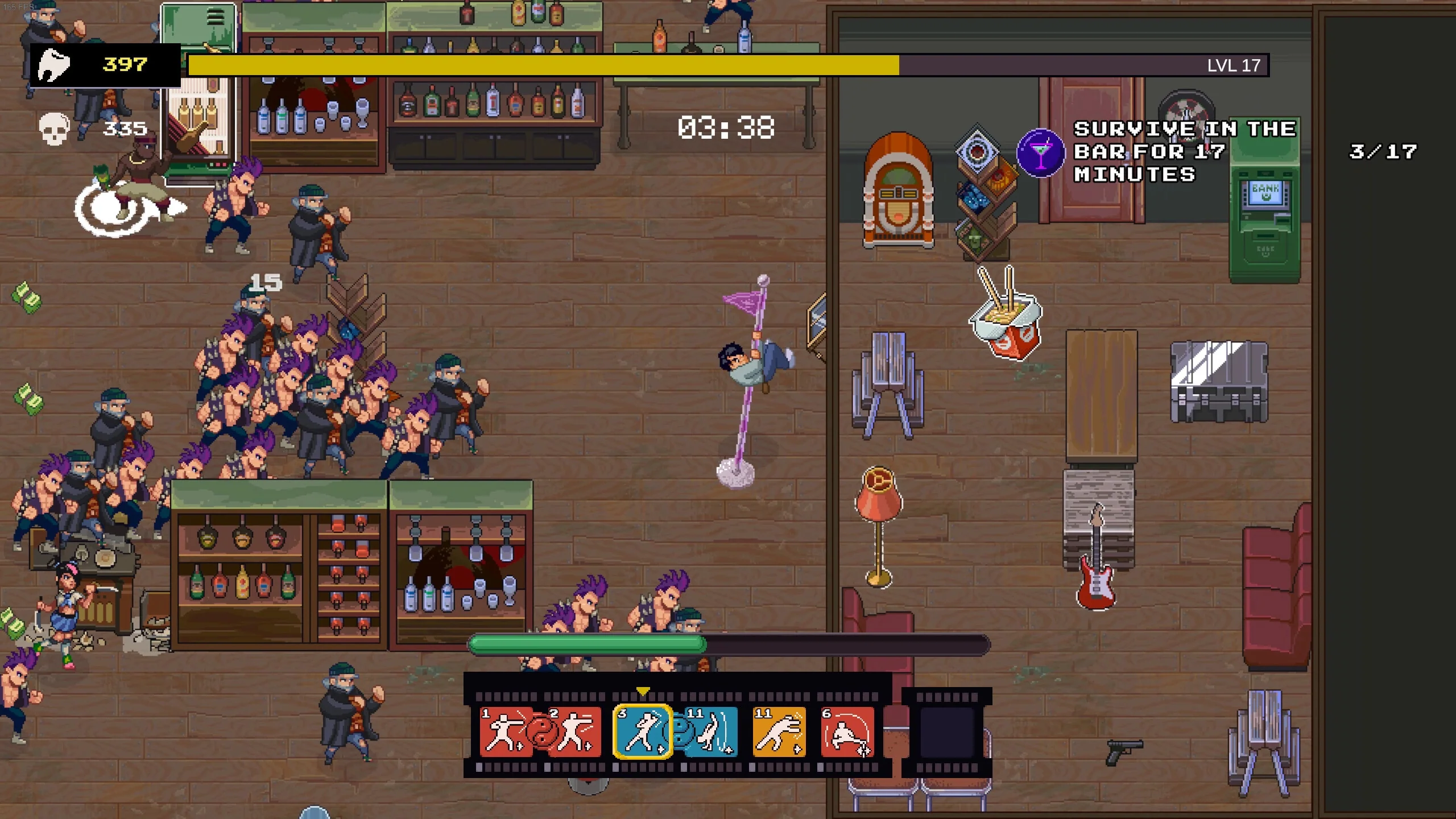Viewport: 1456px width, 819px height.
Task: Click the tooth currency counter icon
Action: coord(54,64)
